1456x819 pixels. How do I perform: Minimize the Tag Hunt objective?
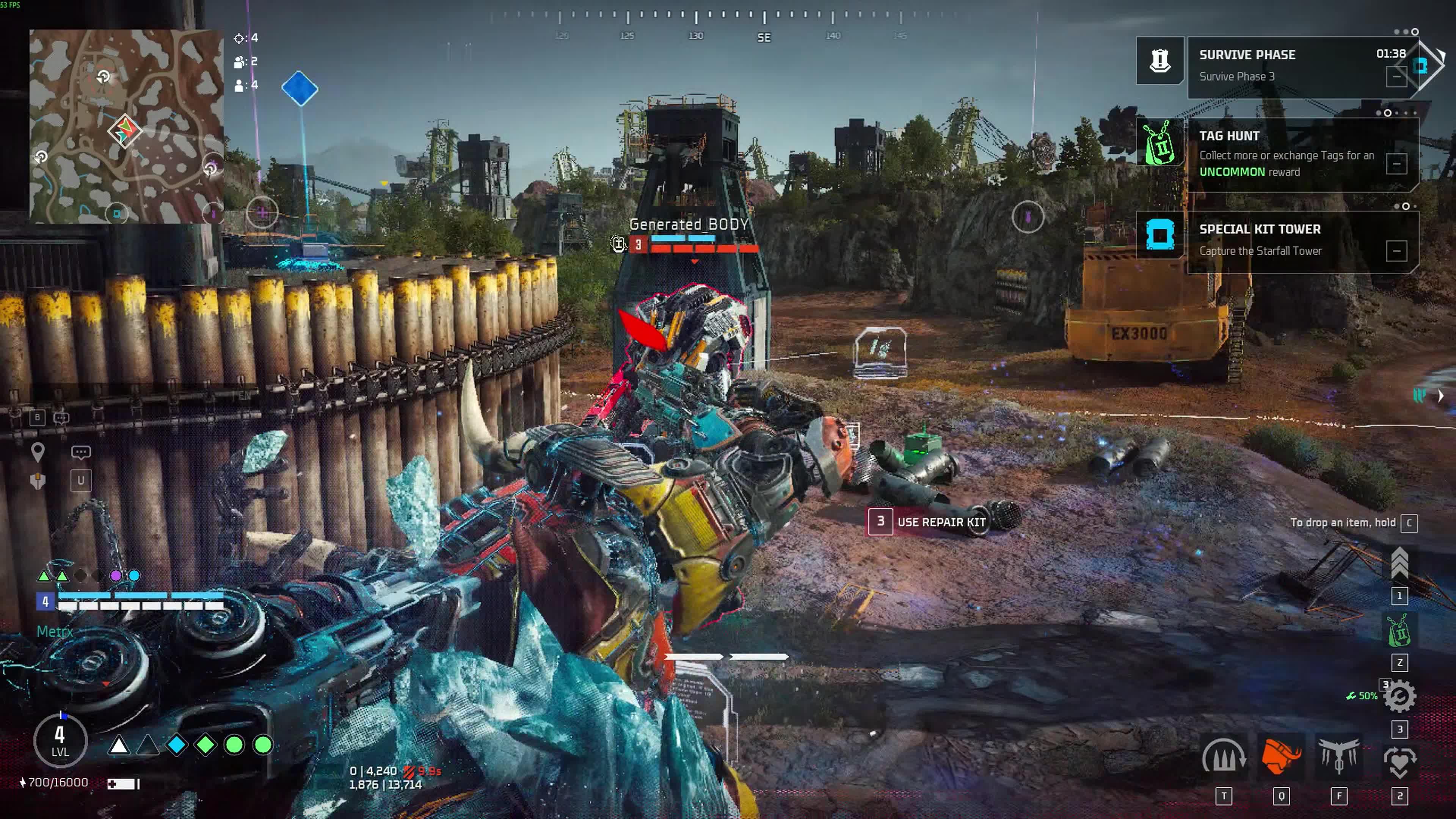pyautogui.click(x=1395, y=164)
